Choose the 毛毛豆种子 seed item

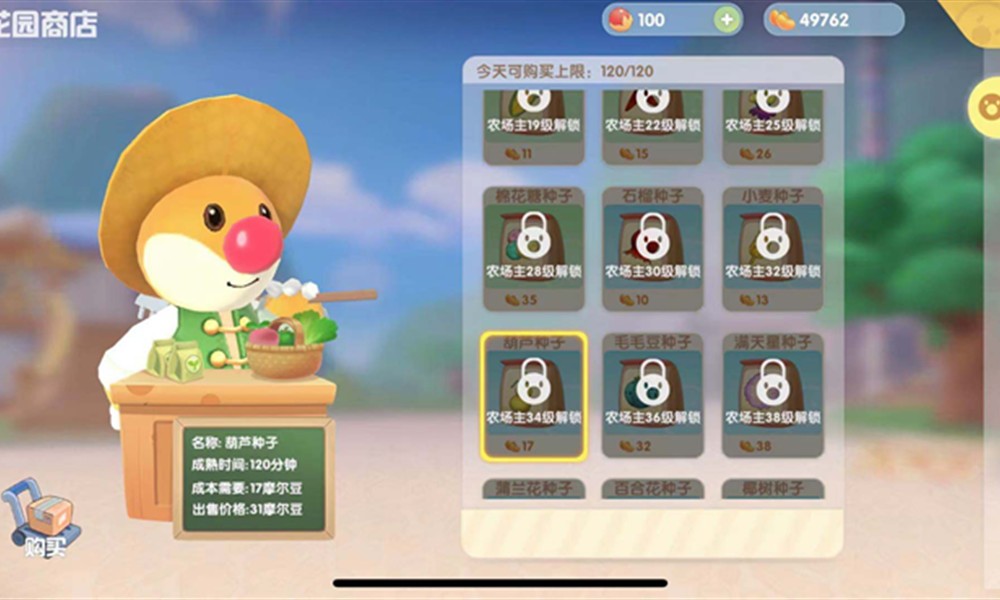coord(653,396)
